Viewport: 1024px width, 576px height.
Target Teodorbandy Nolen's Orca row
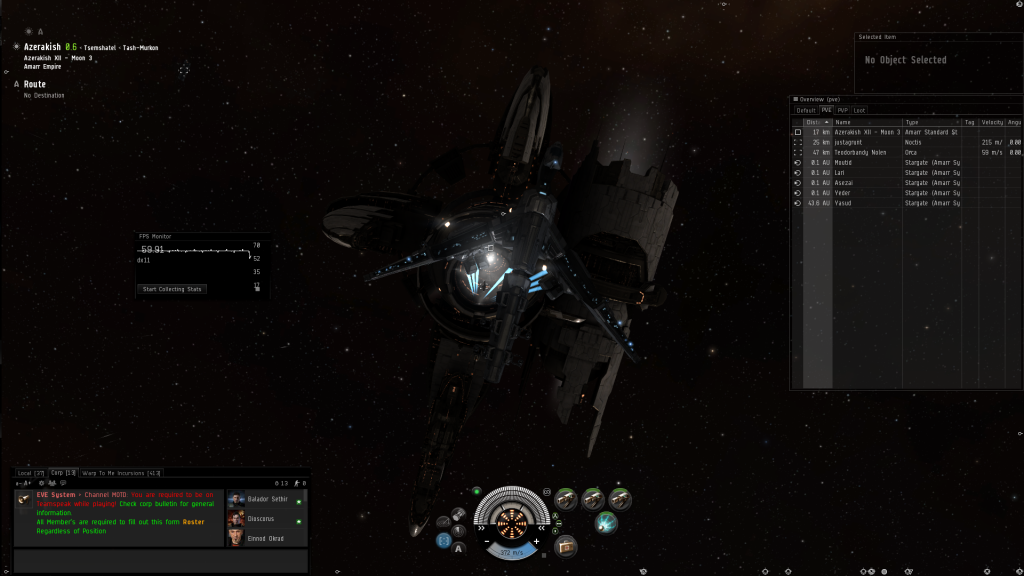[x=861, y=152]
